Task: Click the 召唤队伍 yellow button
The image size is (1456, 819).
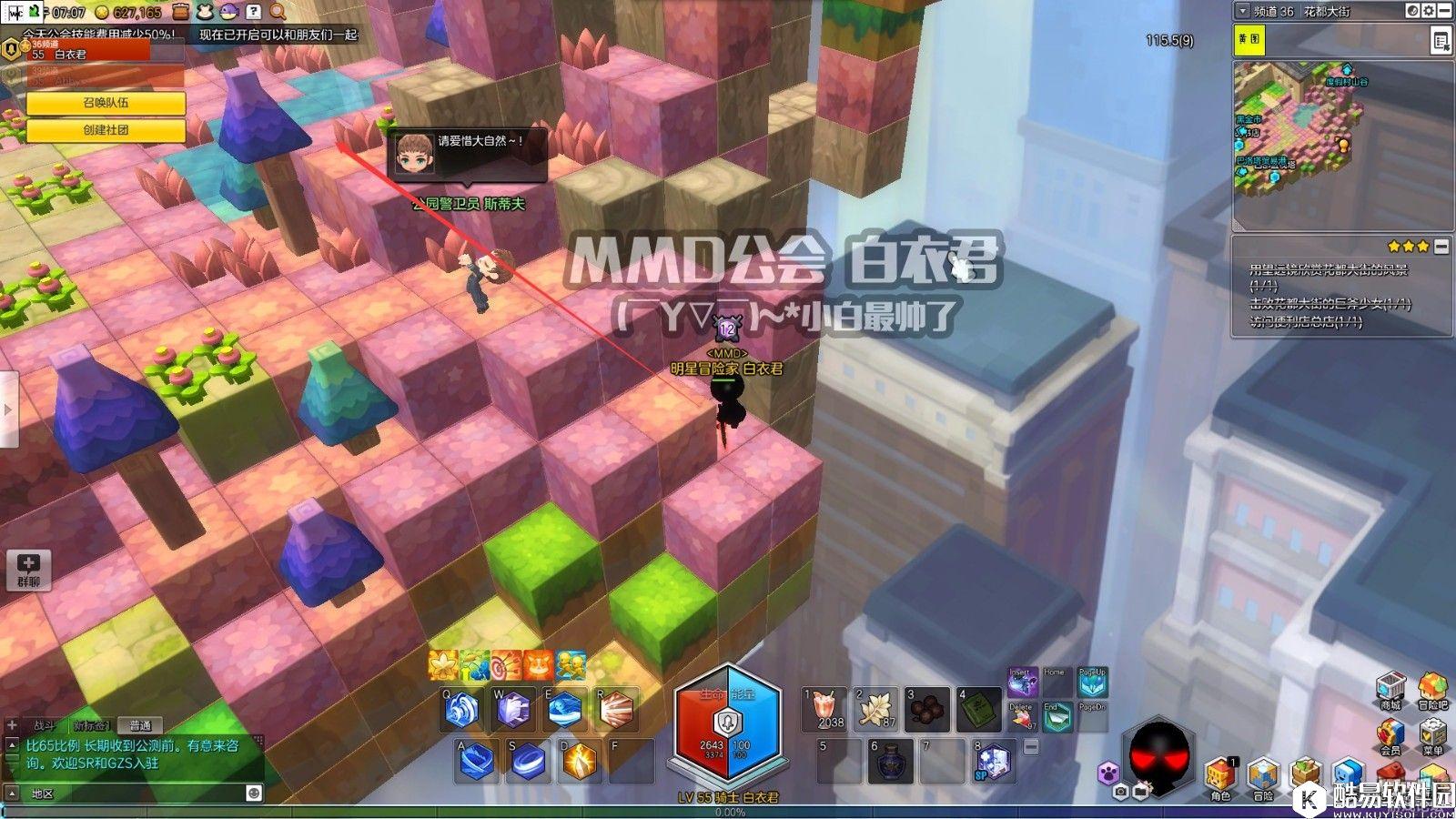Action: pyautogui.click(x=106, y=103)
